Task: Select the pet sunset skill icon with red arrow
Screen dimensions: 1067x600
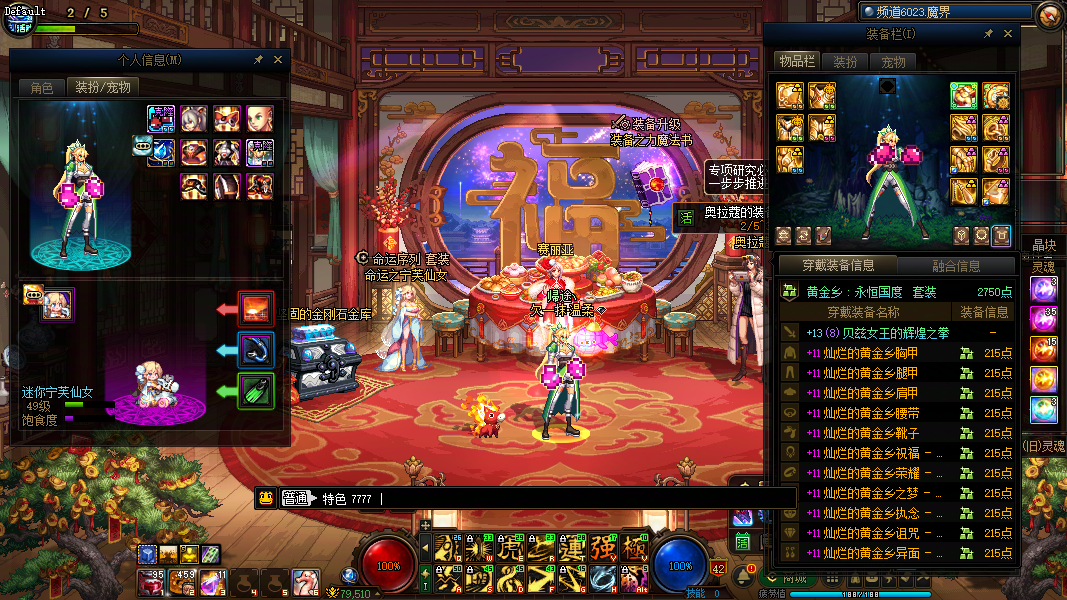Action: (257, 308)
